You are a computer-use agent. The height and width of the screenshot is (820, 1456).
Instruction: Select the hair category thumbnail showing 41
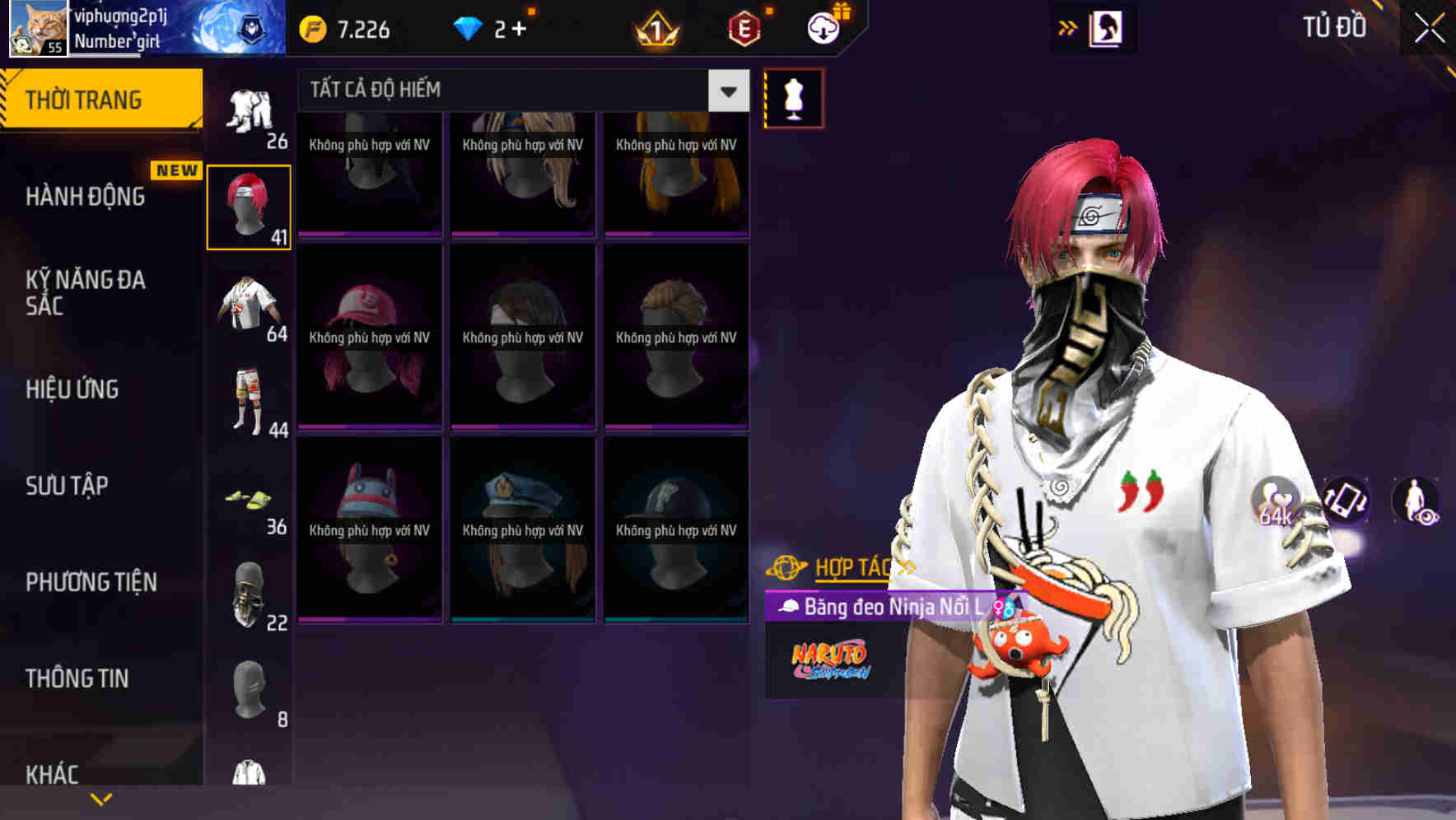tap(250, 207)
